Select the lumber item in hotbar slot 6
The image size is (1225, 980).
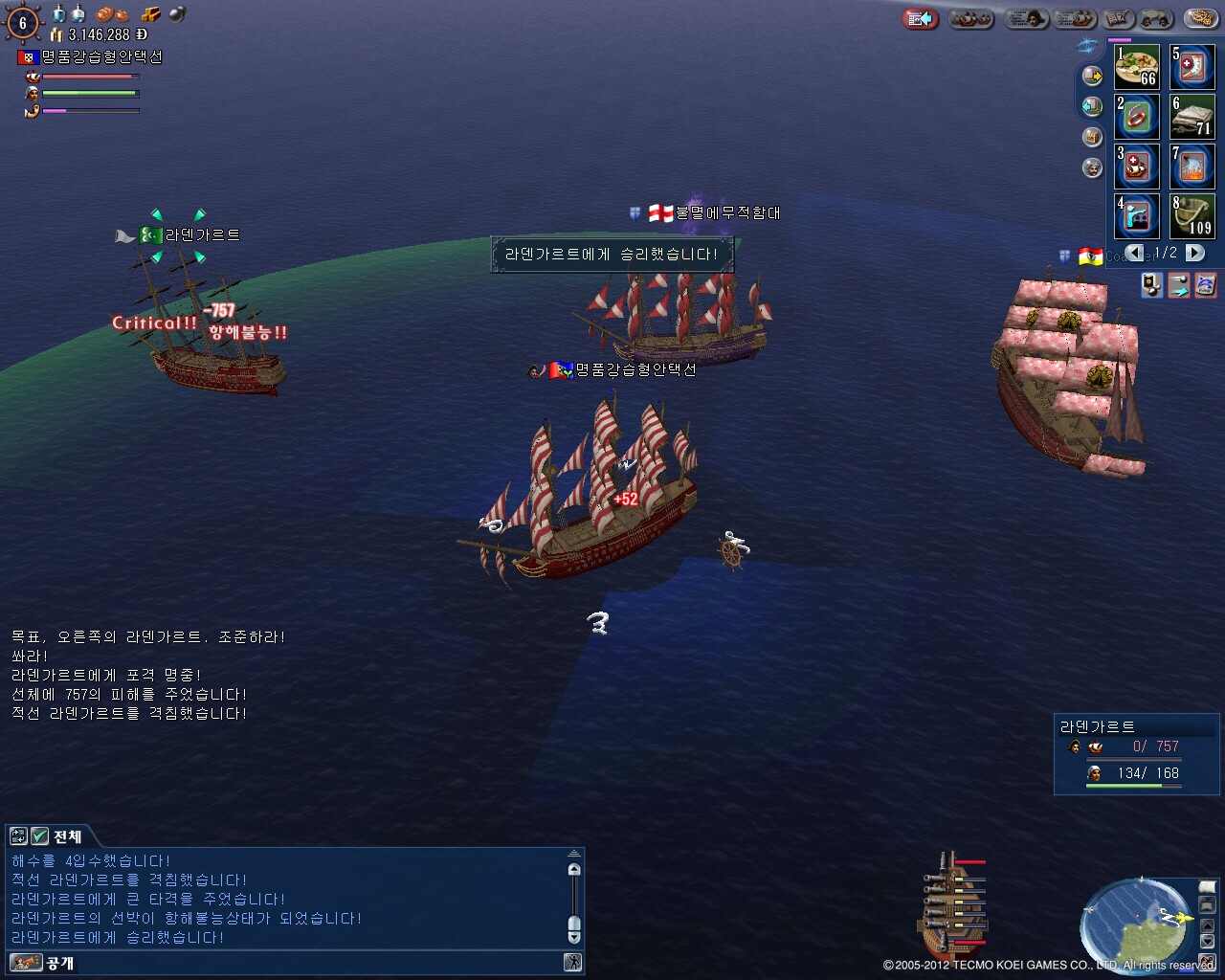[1192, 117]
